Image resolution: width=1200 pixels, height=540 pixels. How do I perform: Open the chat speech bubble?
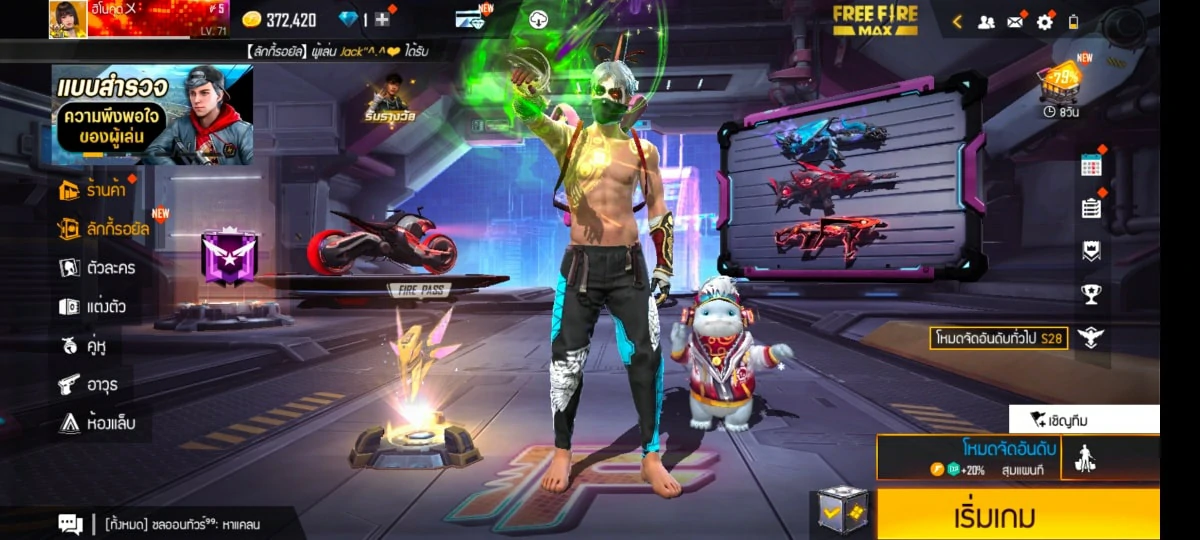(70, 523)
